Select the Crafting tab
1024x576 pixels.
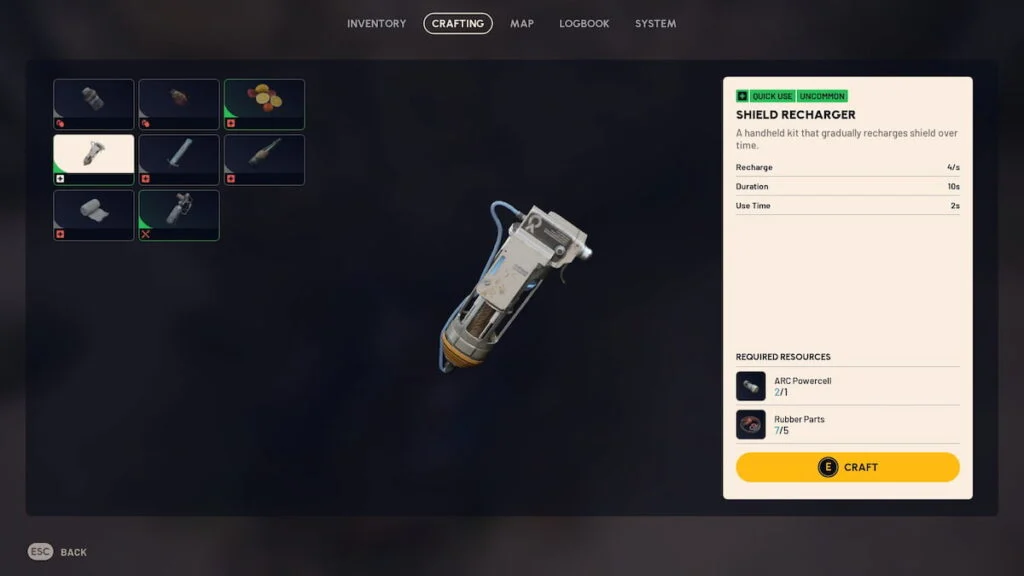(x=458, y=23)
